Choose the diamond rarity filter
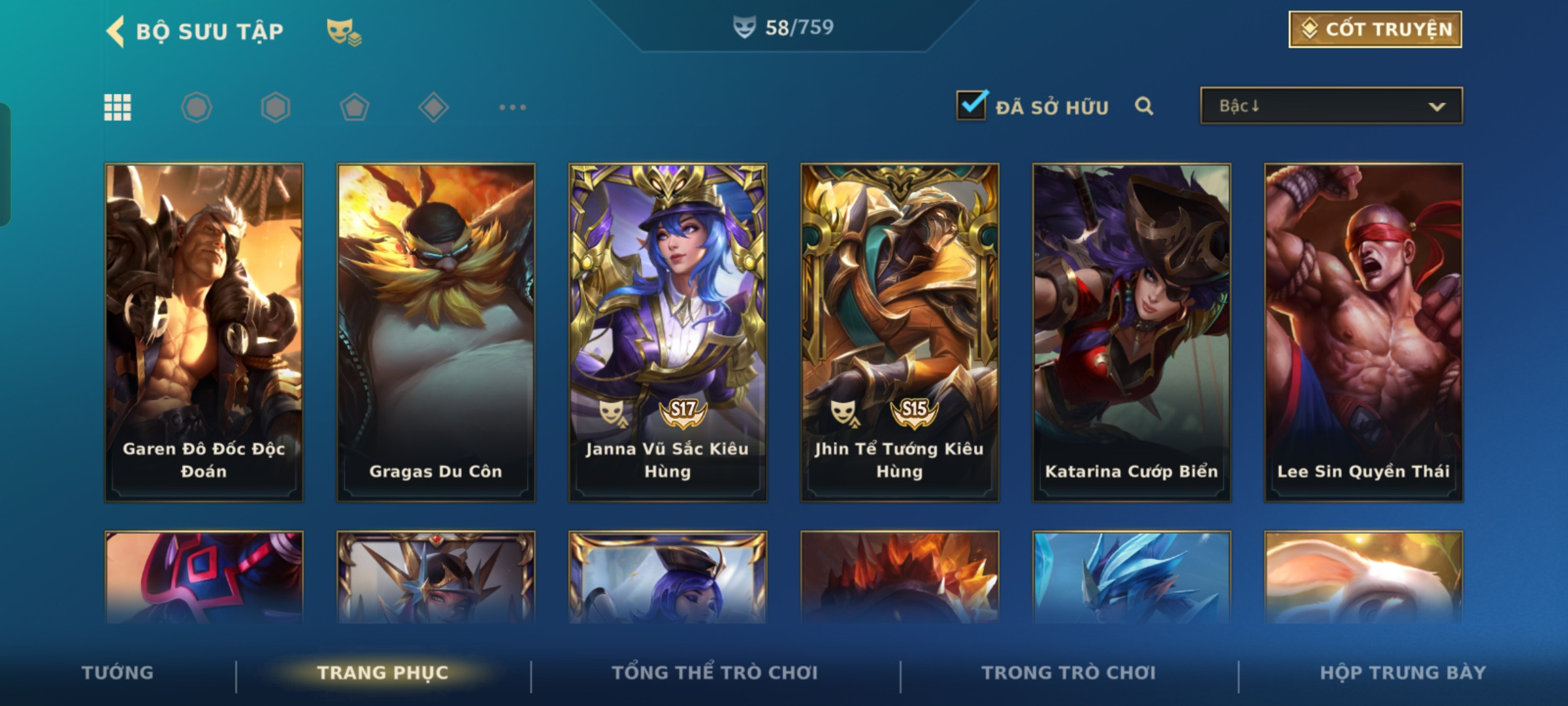 (433, 107)
